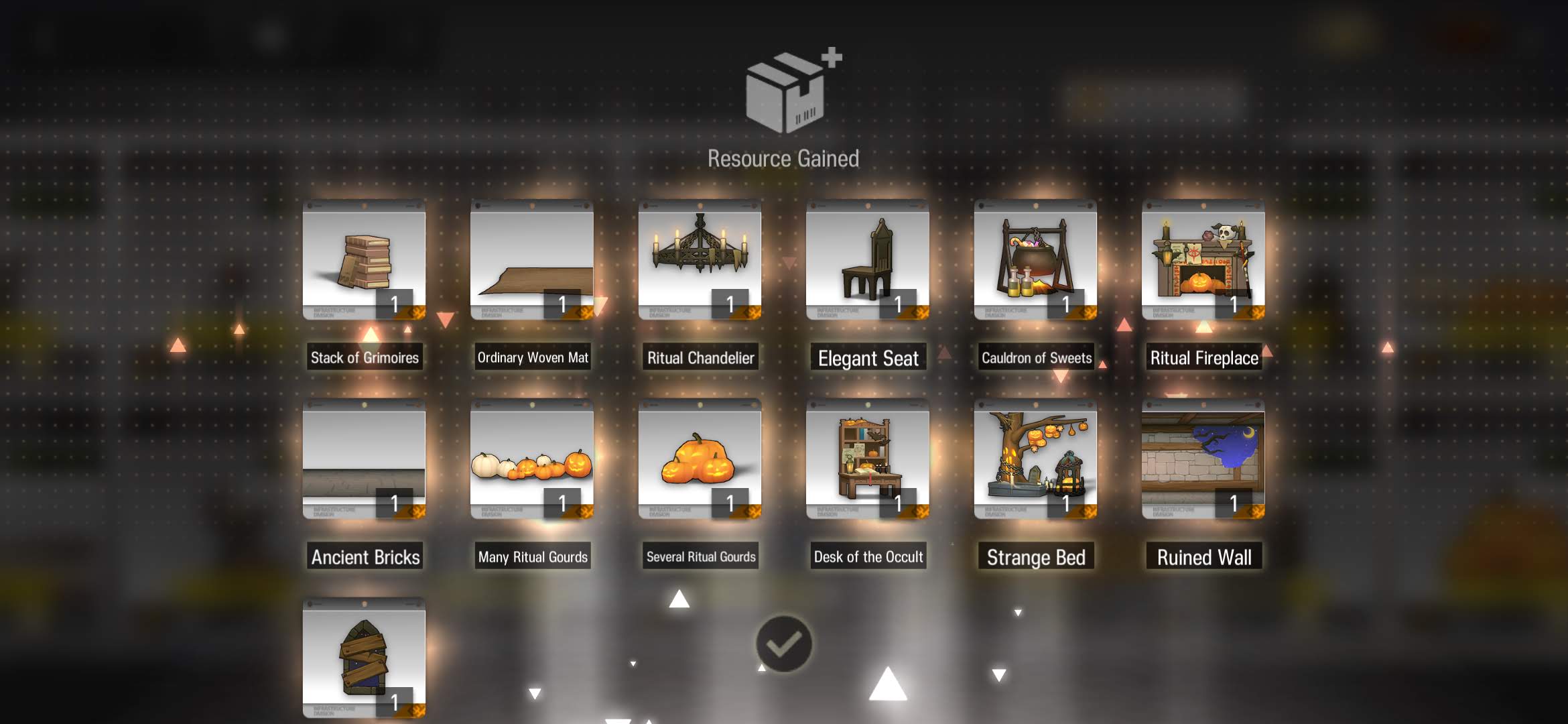Open the Ritual Fireplace item details
Viewport: 1568px width, 724px height.
point(1203,260)
